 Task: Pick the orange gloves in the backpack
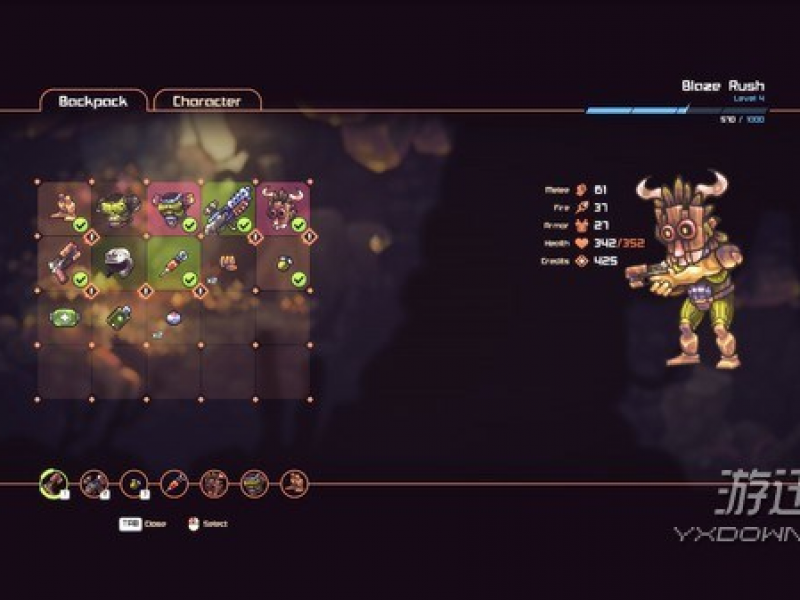coord(228,263)
